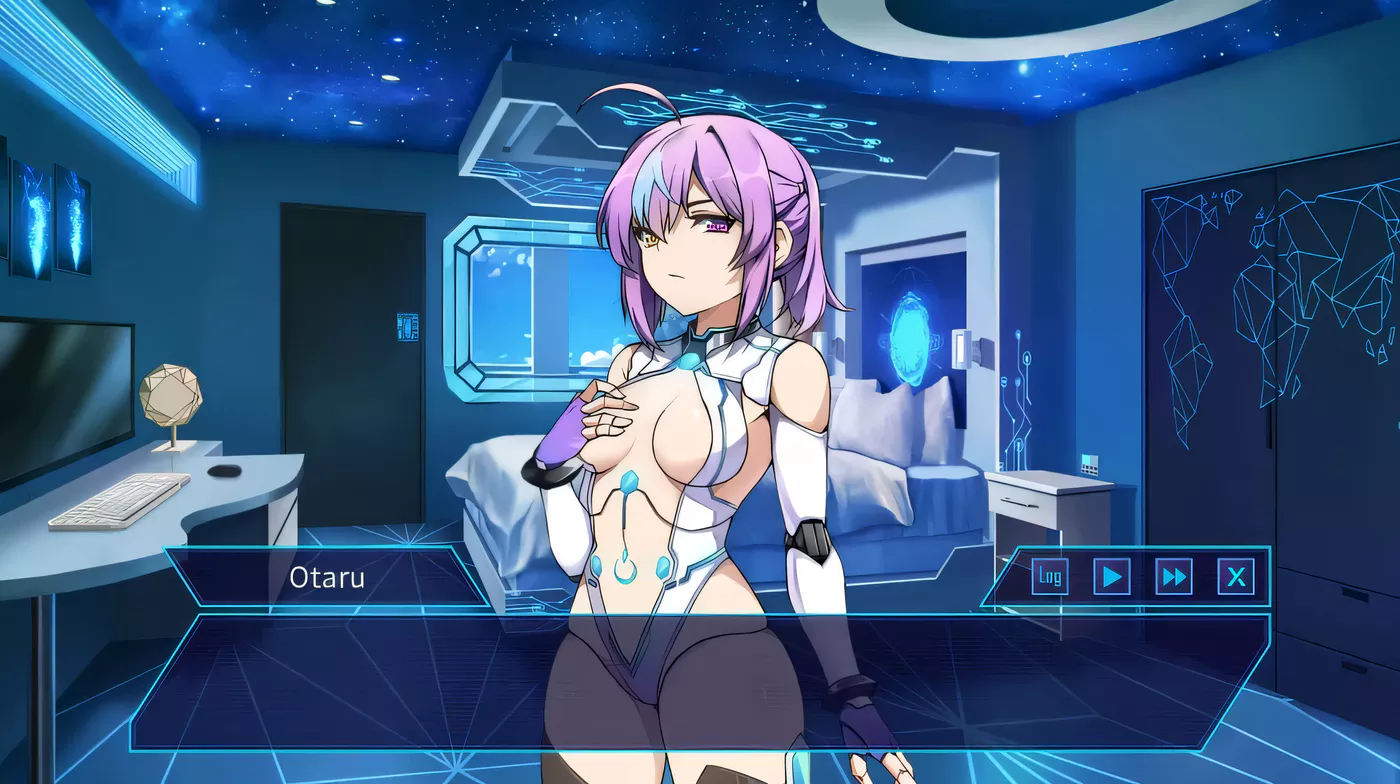Enable skip mode via the fast-forward icon
1400x784 pixels.
tap(1176, 576)
